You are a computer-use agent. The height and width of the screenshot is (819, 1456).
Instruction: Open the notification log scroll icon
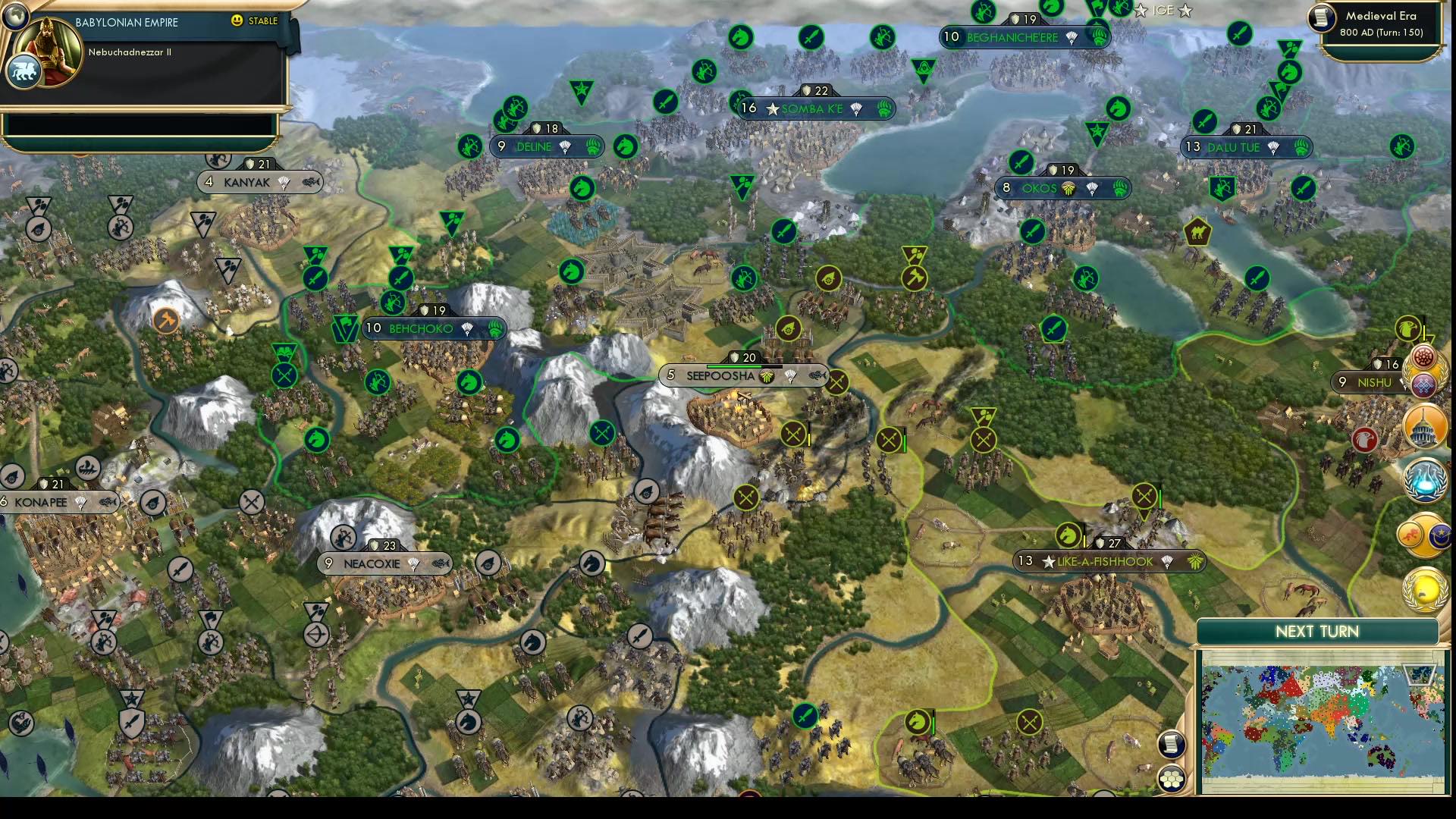1171,744
